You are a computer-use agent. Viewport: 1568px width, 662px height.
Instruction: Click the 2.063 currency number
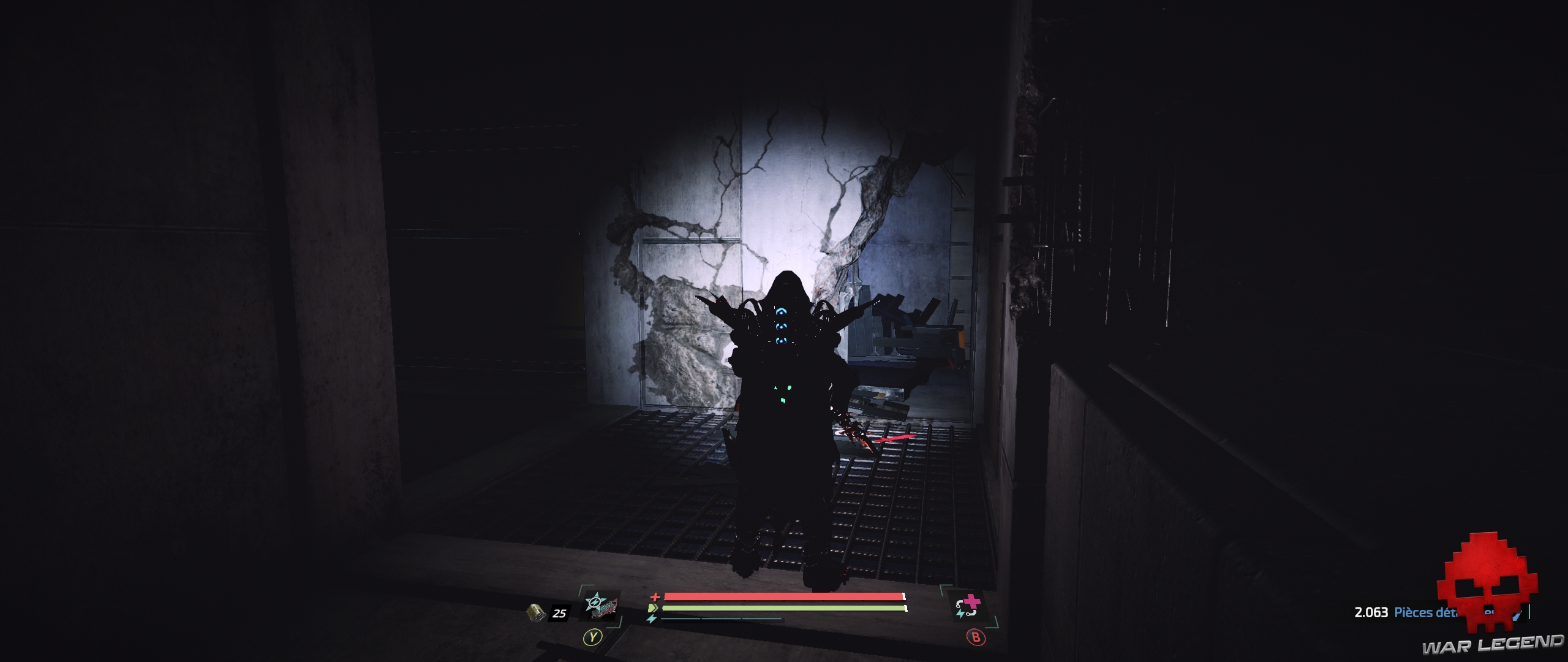coord(1372,612)
